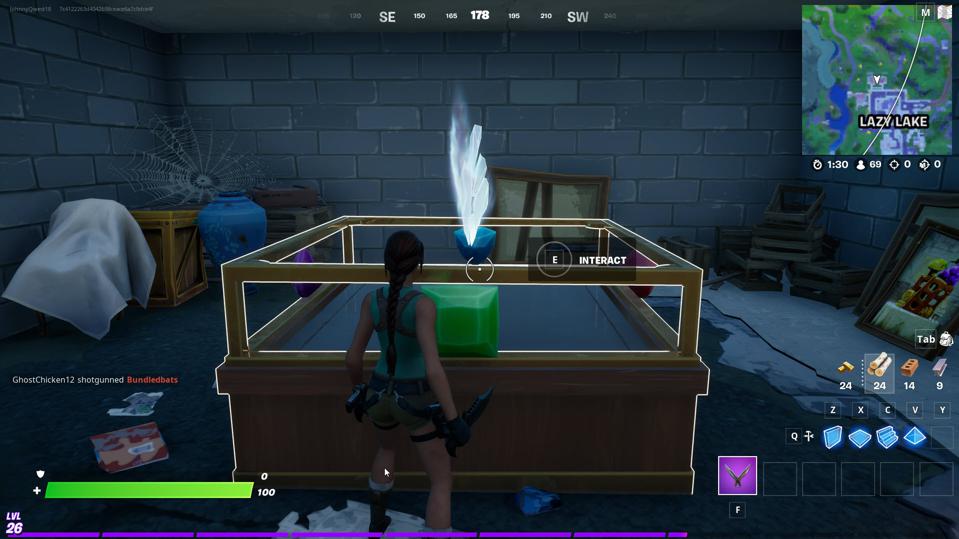959x539 pixels.
Task: Select the brick building material
Action: (909, 367)
